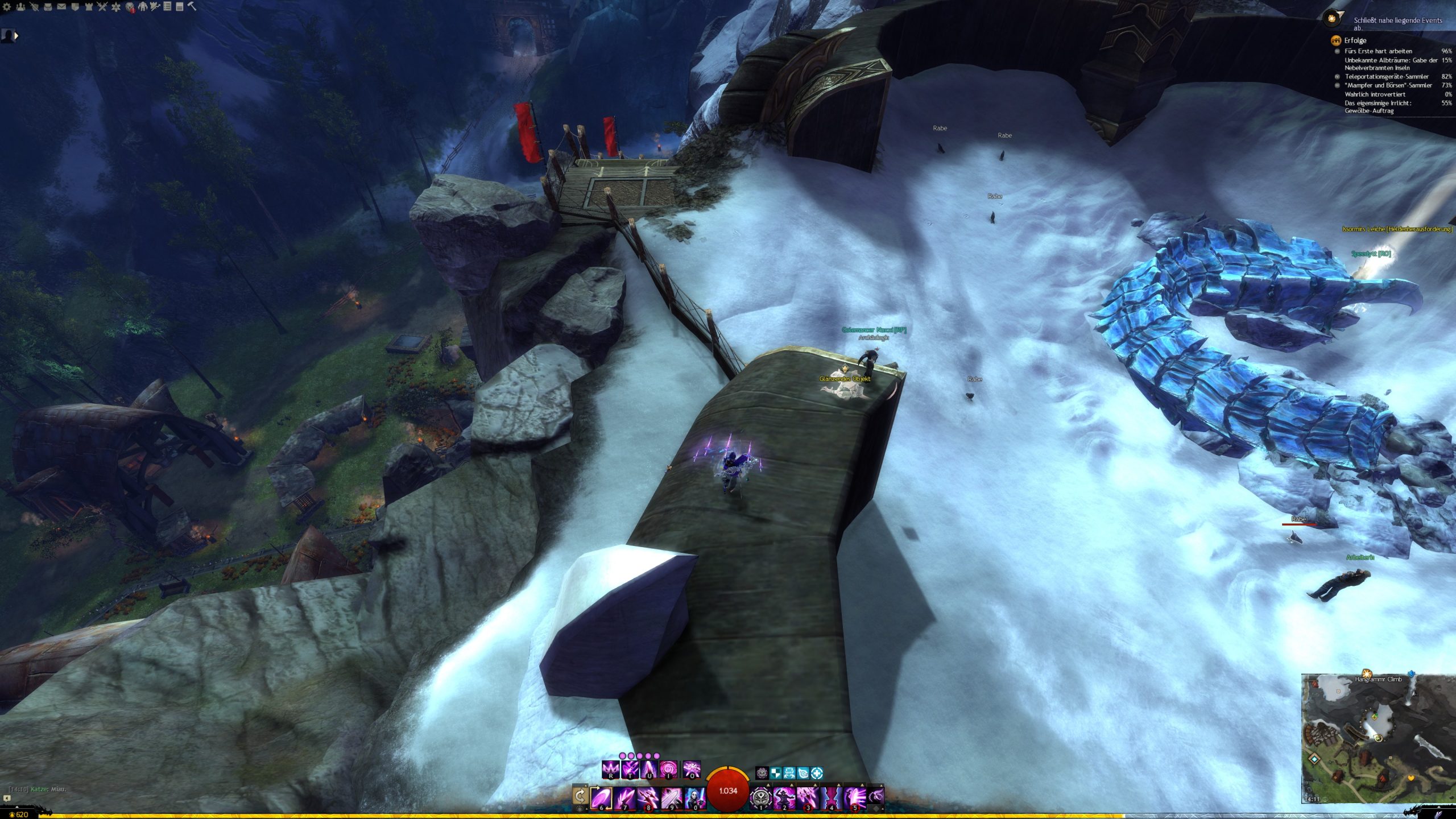Click the minimap in the corner

pos(1378,738)
